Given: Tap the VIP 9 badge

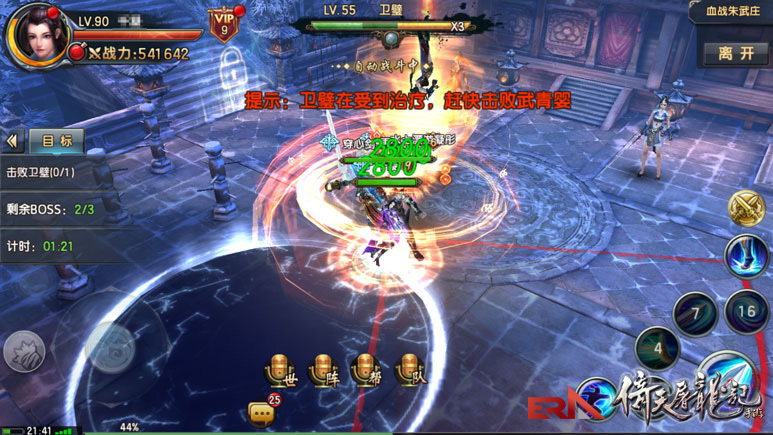Looking at the screenshot, I should [x=223, y=23].
